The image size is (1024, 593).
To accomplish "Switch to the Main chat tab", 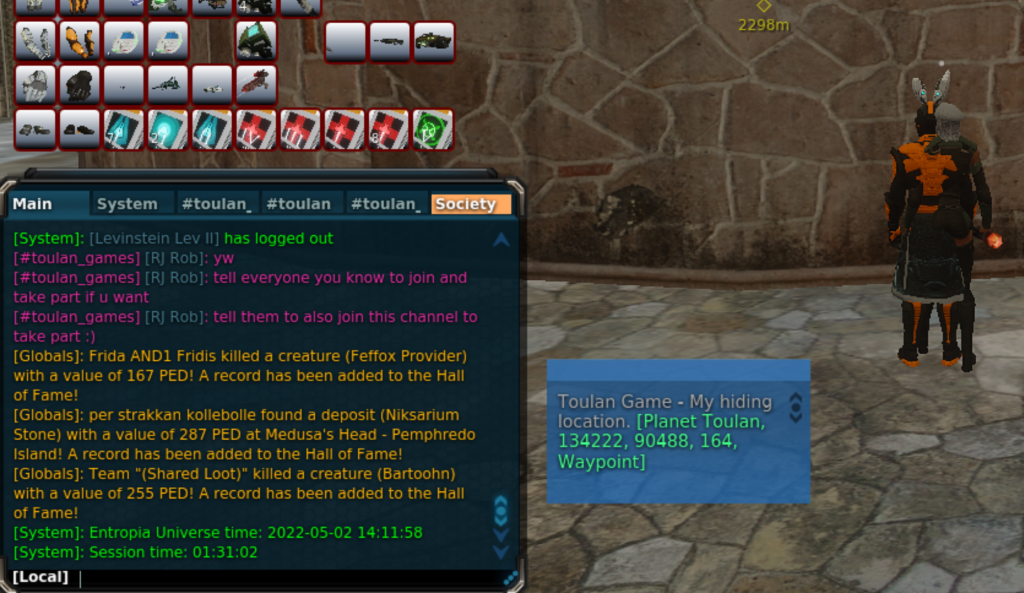I will (x=33, y=204).
